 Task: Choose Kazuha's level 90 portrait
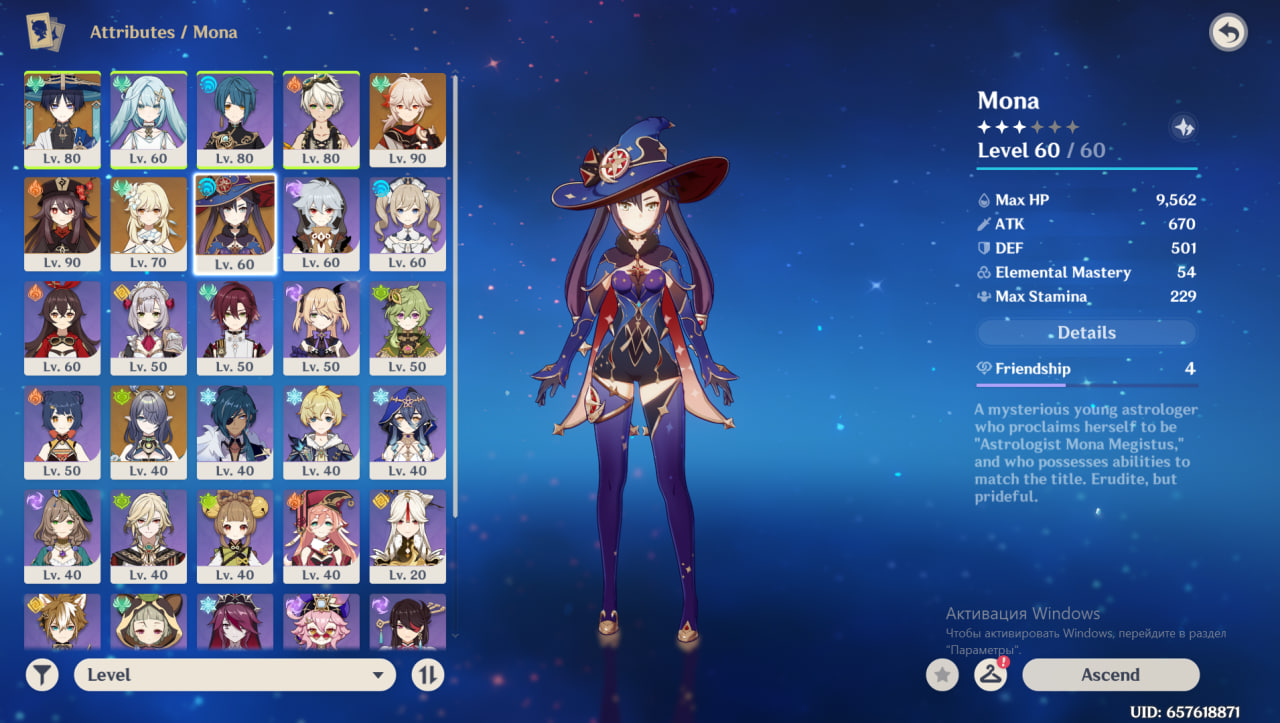coord(407,119)
